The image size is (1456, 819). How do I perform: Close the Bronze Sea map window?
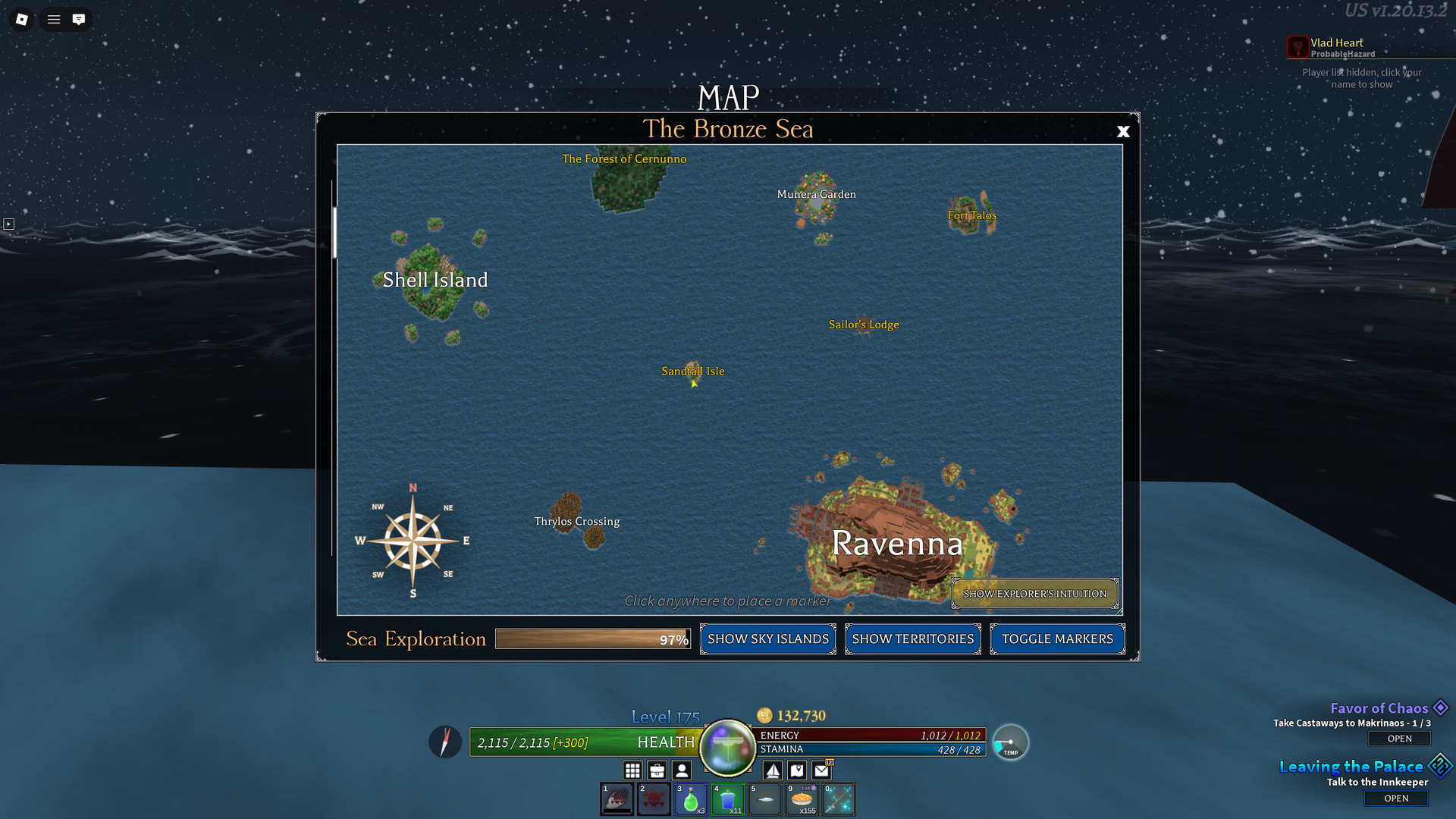(1123, 132)
